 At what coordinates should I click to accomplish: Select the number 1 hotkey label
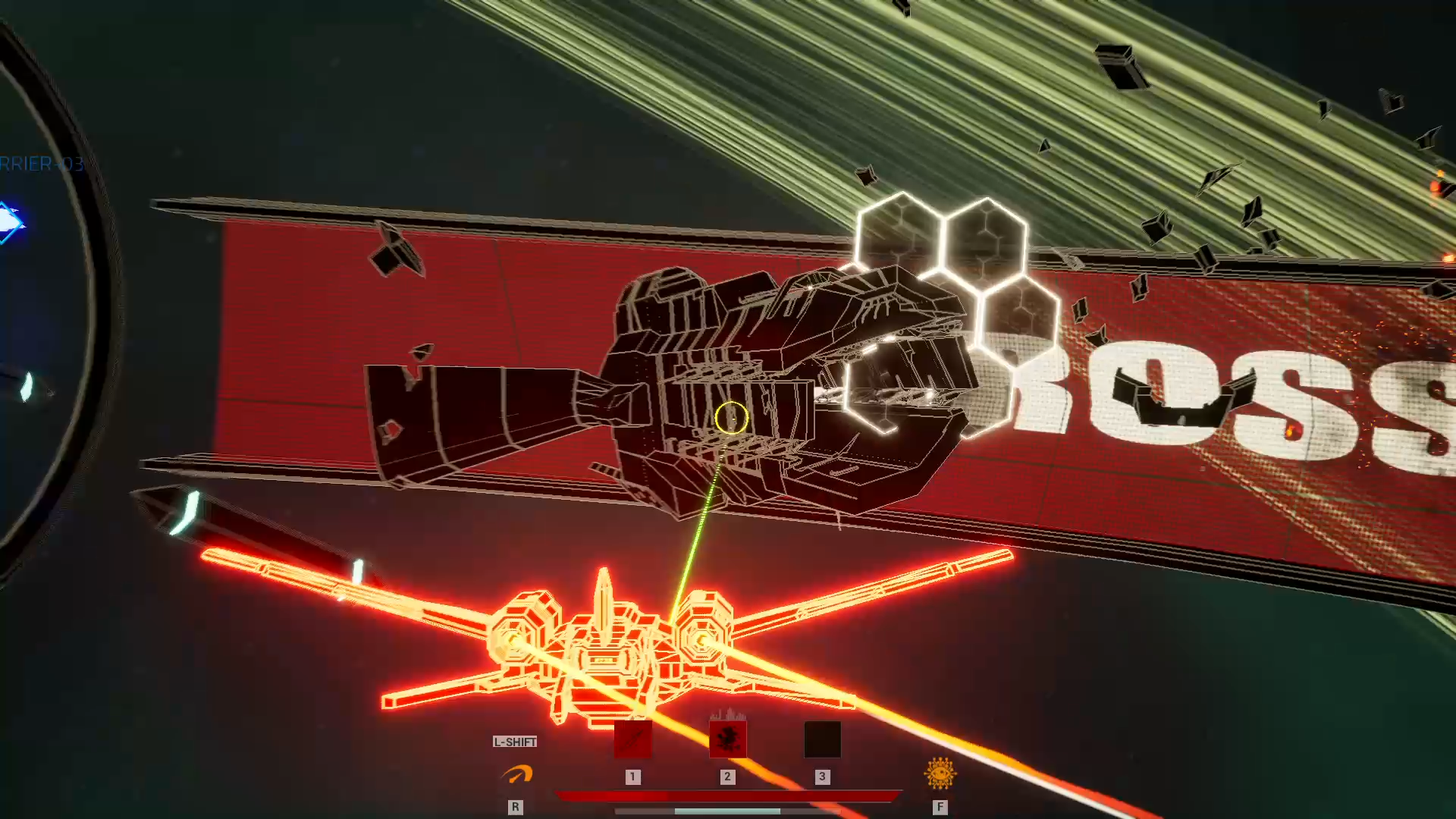tap(633, 777)
